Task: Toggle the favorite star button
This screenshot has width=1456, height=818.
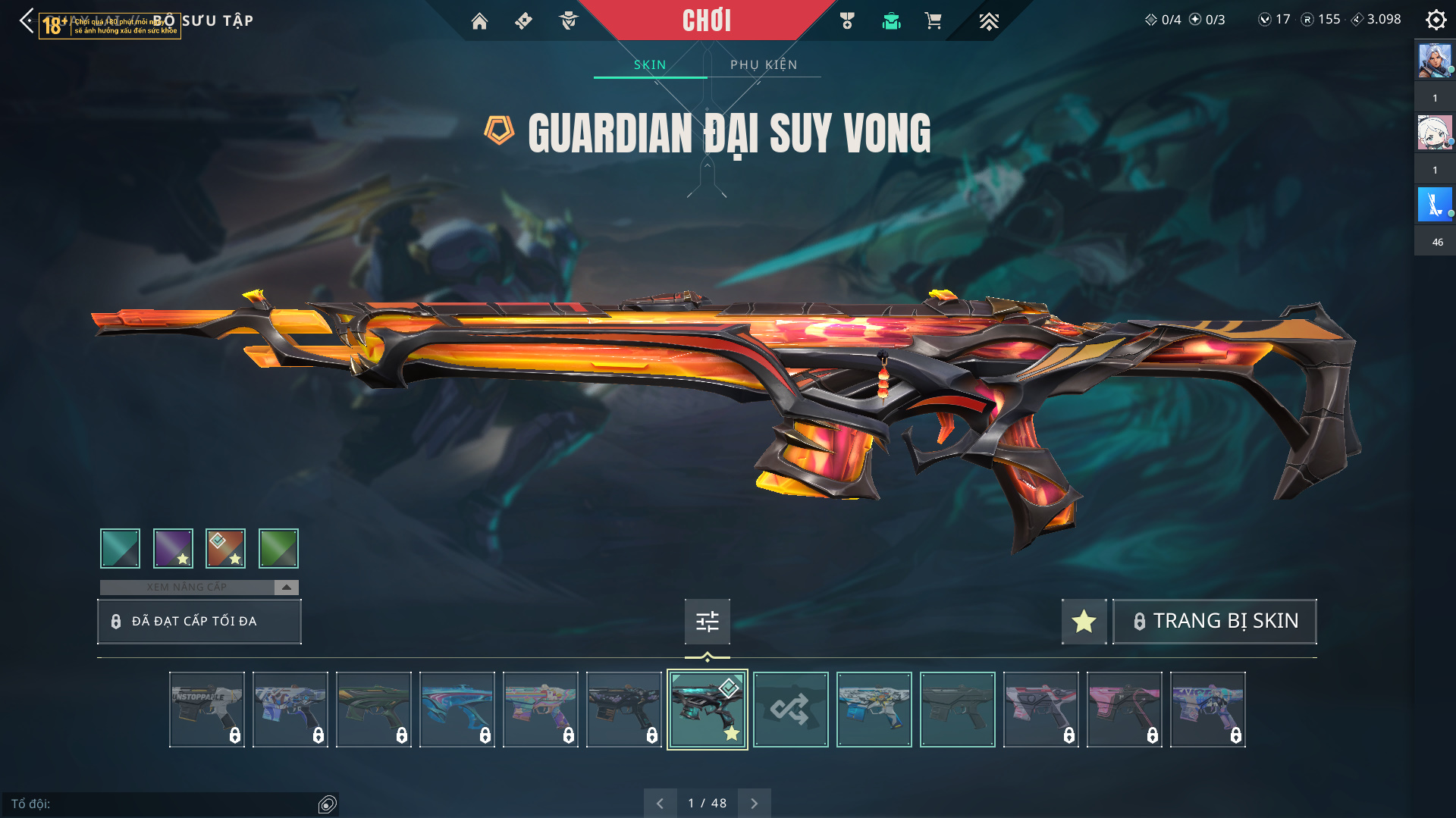Action: [1084, 622]
